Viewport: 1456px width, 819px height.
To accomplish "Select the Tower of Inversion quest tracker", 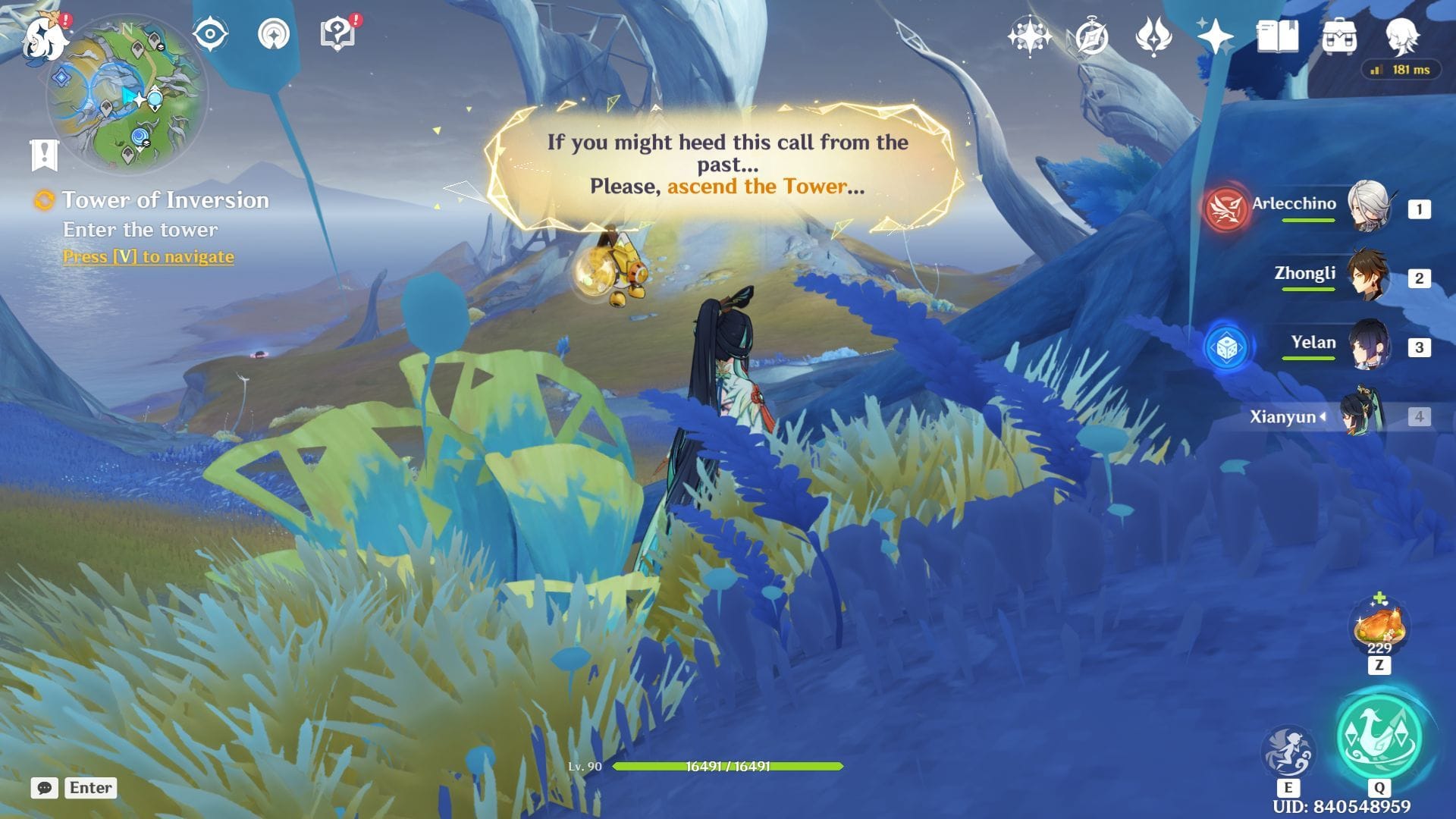I will 165,200.
